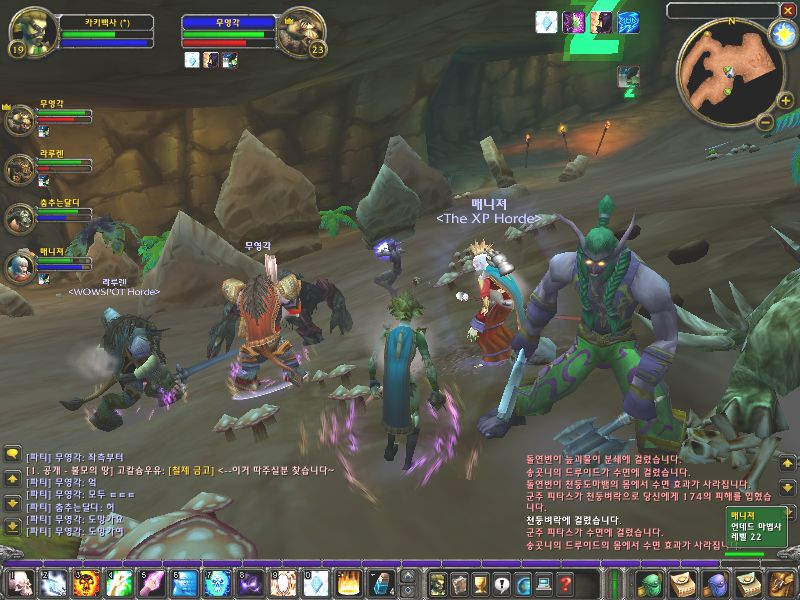
Task: Open the red question mark help button
Action: (565, 581)
